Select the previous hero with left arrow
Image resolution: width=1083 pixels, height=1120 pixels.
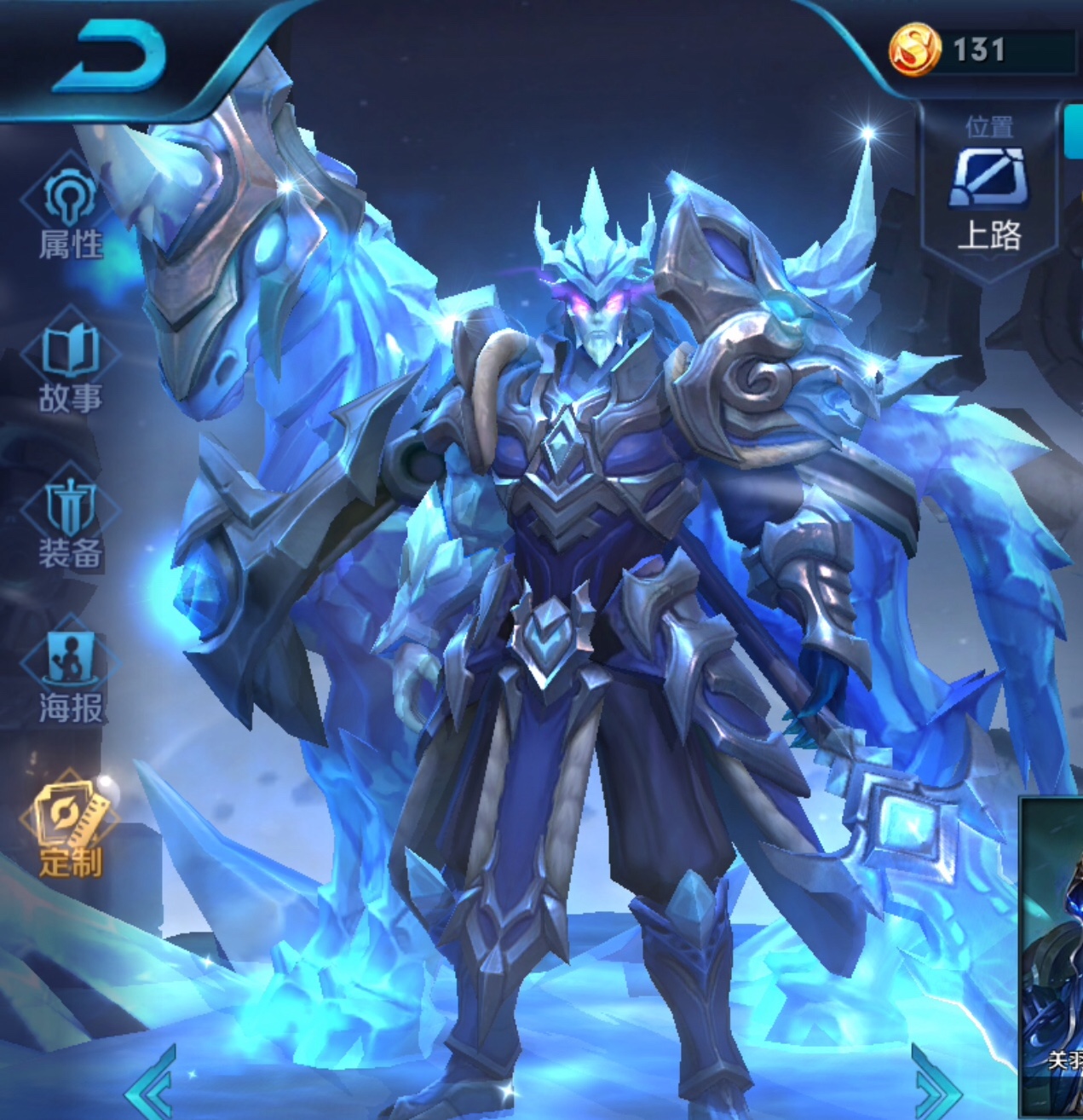click(x=152, y=1087)
